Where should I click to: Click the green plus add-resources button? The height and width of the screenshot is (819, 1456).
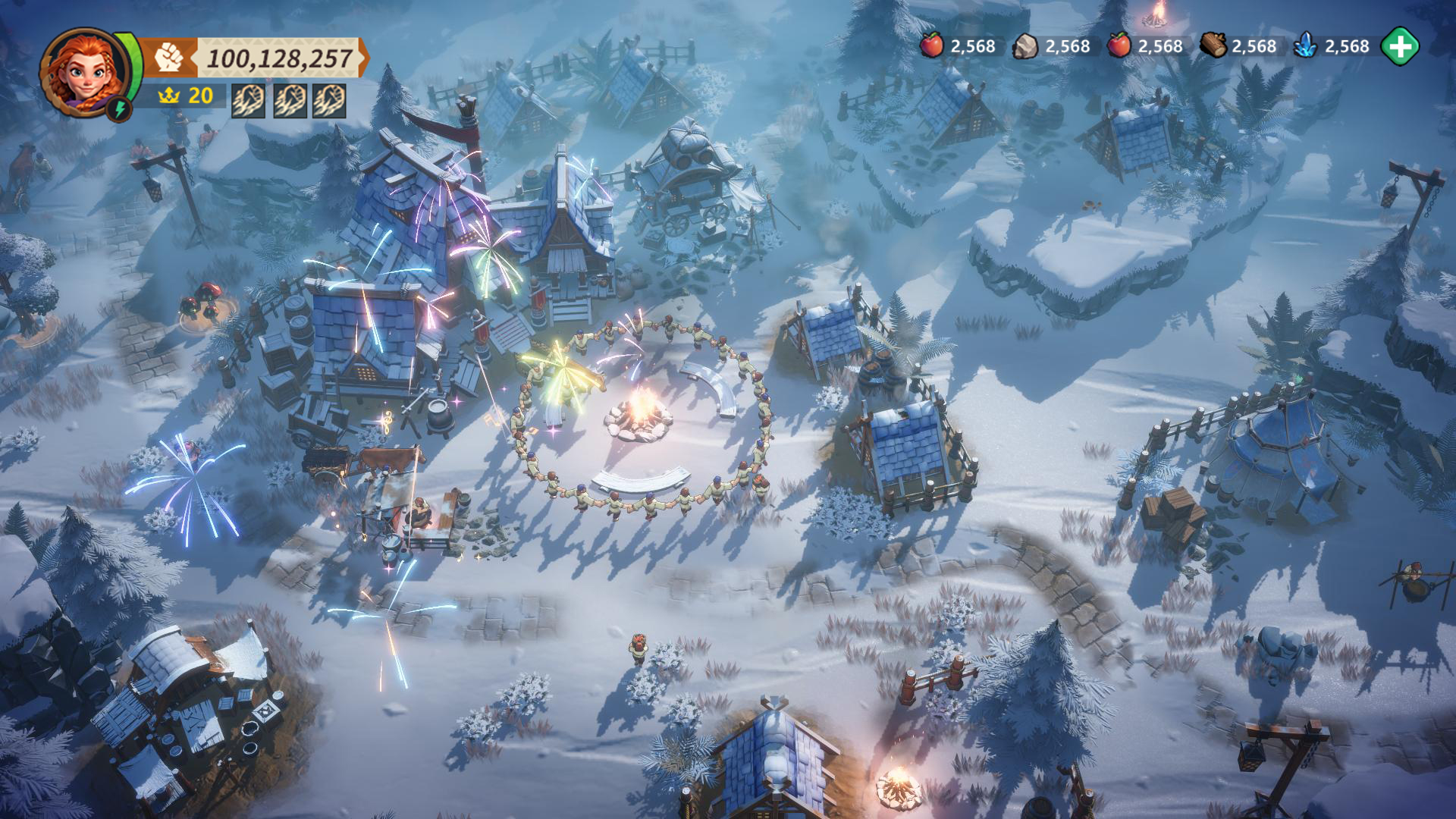click(1399, 46)
